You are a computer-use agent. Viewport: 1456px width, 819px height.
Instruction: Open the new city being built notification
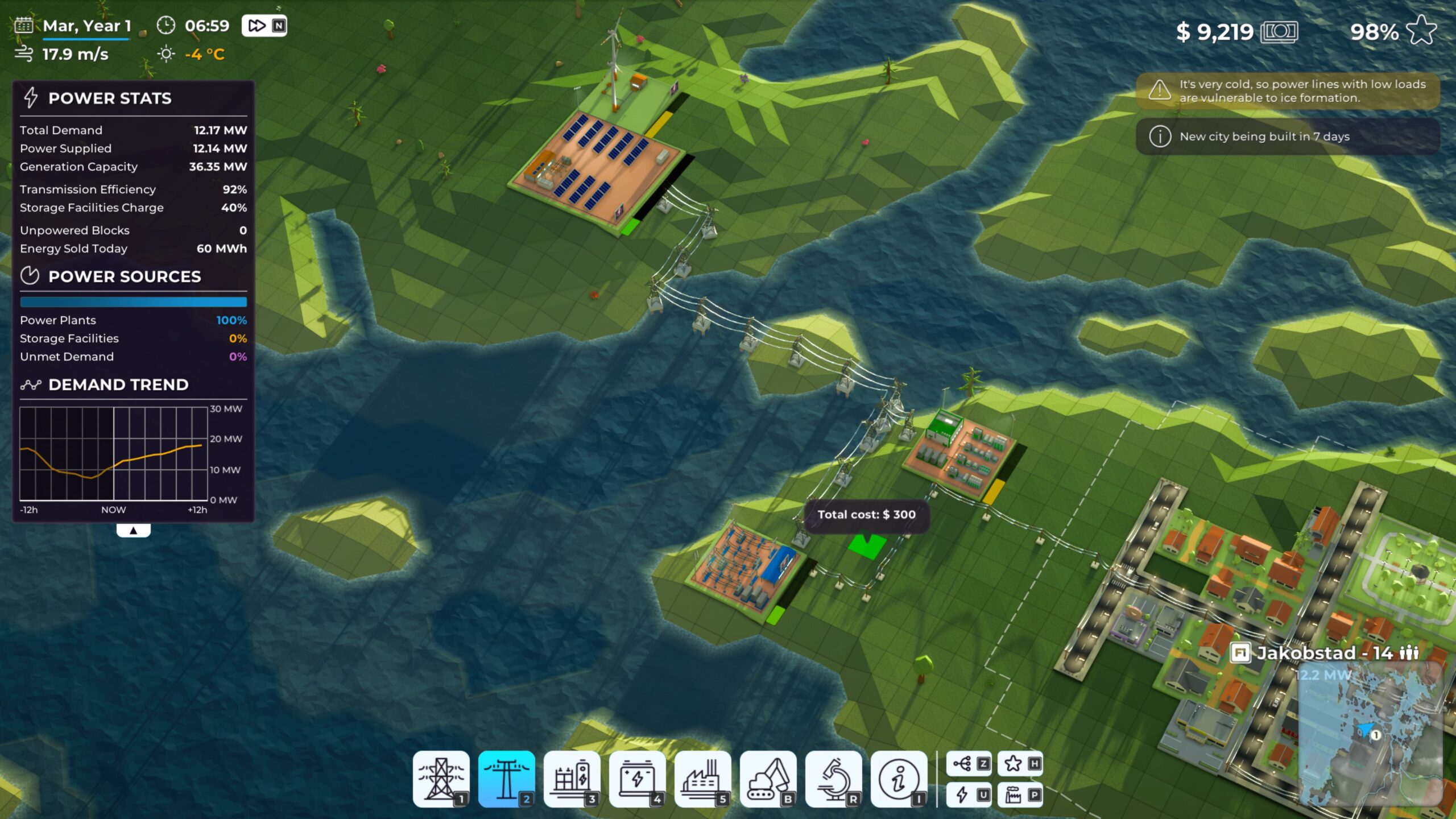coord(1288,136)
